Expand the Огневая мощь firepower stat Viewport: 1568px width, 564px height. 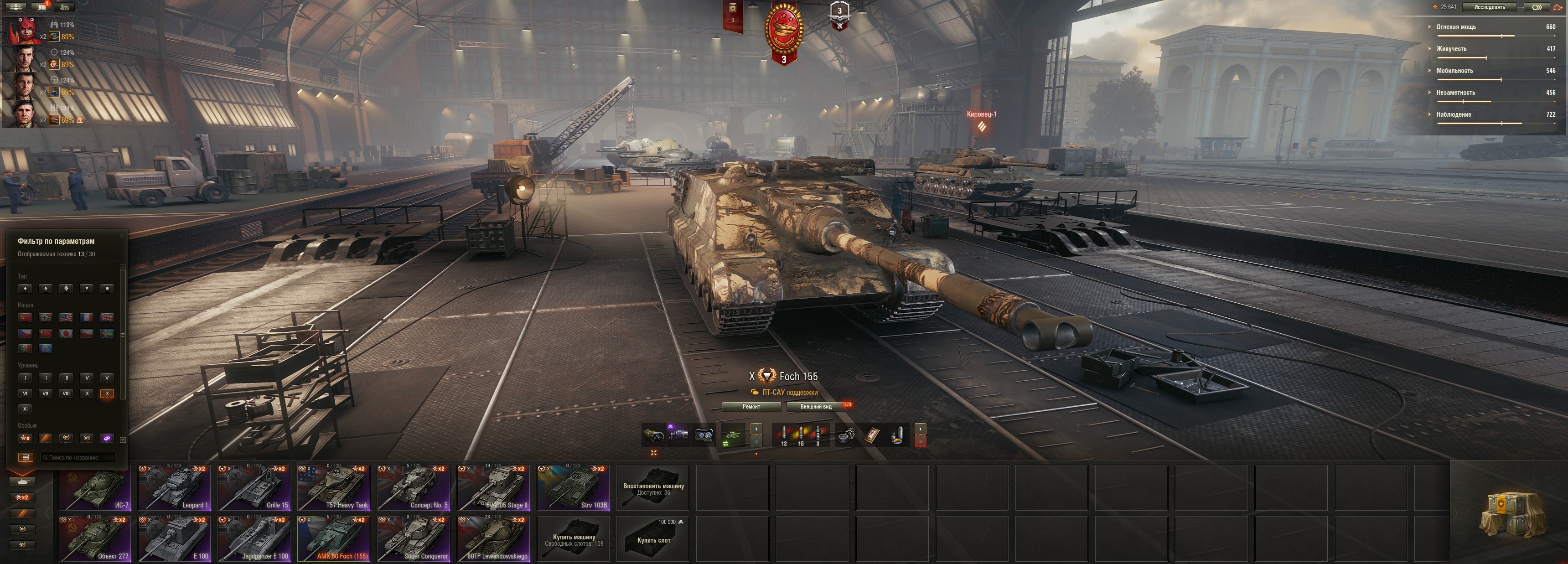click(1456, 27)
